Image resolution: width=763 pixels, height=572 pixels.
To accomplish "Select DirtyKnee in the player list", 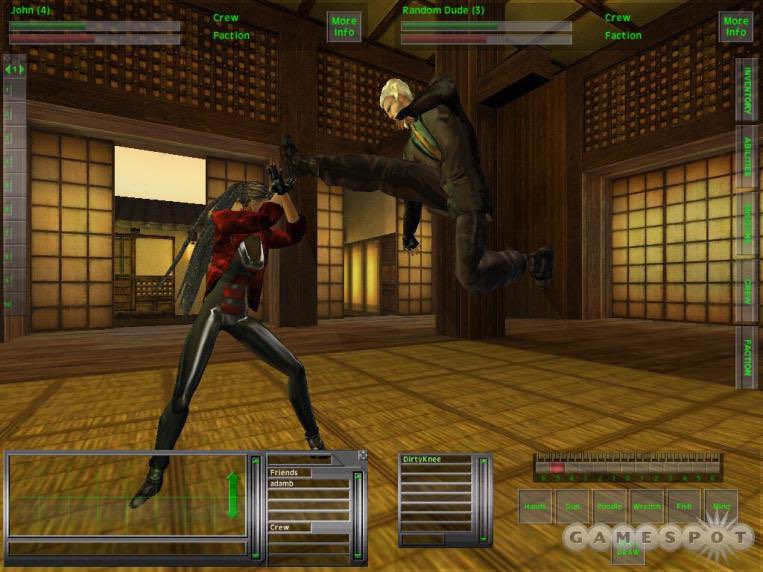I will [x=435, y=459].
